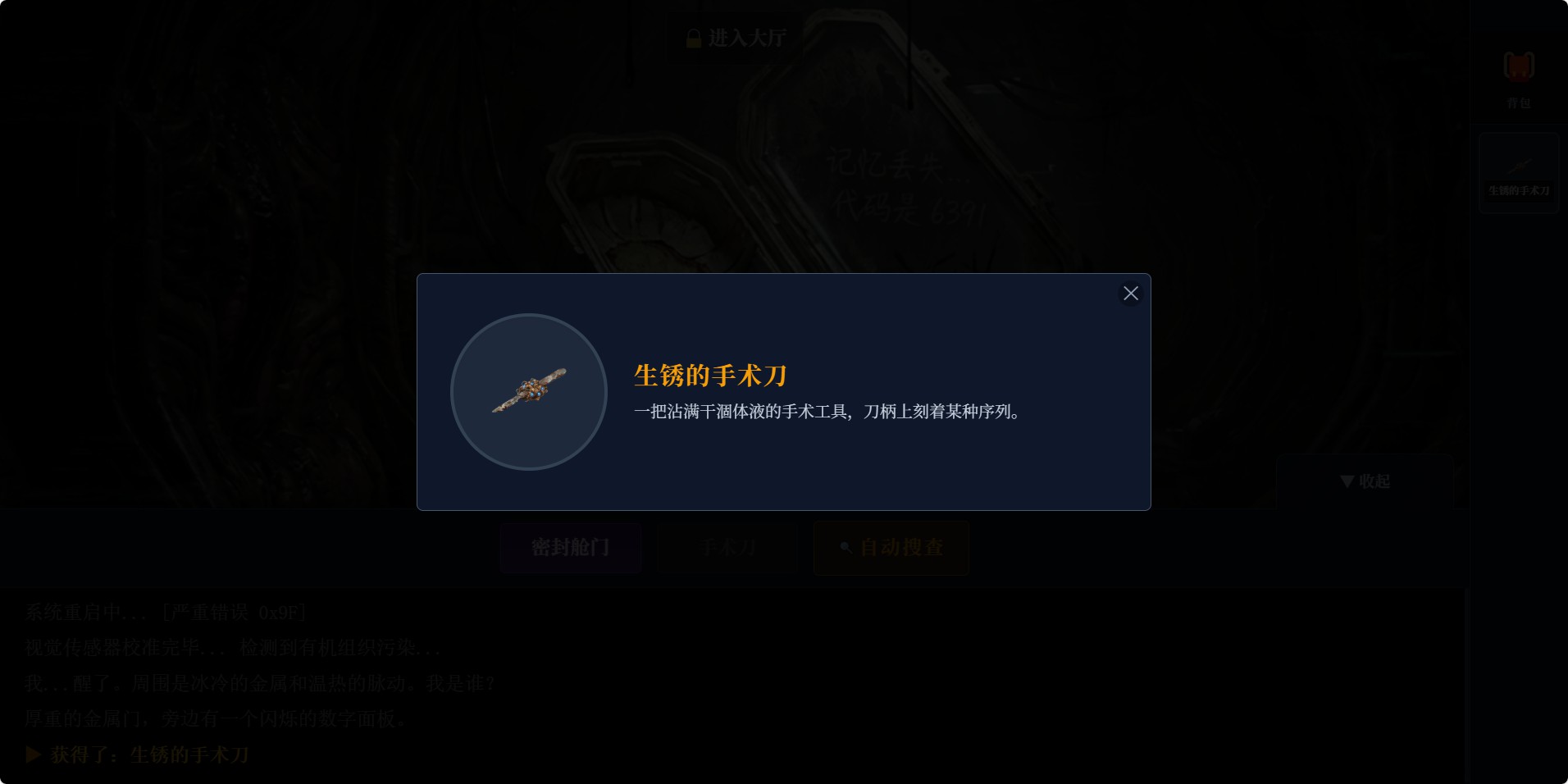Click the magnifier icon on 自动搜查 button

pyautogui.click(x=845, y=548)
